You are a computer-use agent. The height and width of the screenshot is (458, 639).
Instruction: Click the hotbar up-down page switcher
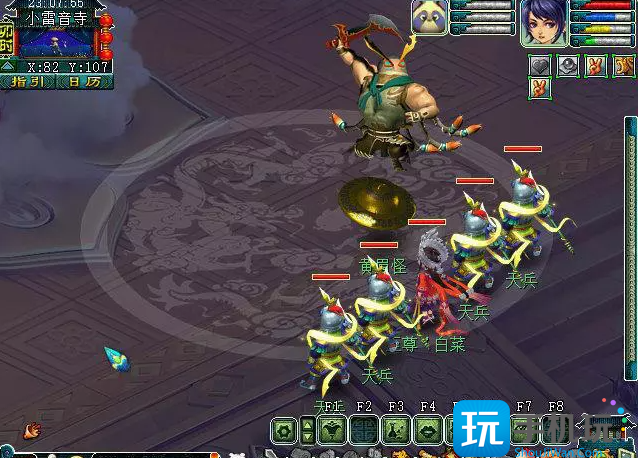307,431
